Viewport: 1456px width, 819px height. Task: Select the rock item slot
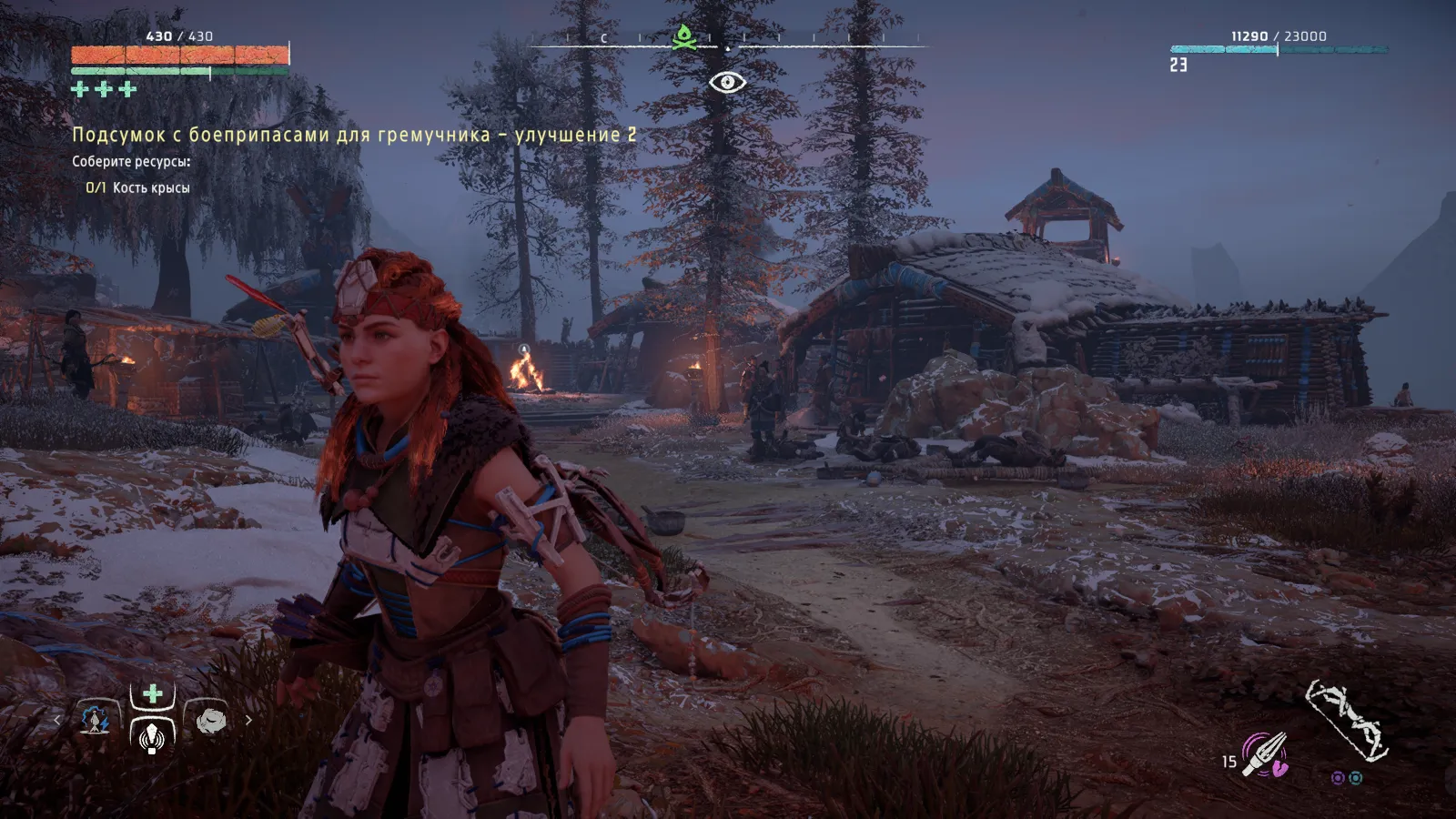(210, 720)
